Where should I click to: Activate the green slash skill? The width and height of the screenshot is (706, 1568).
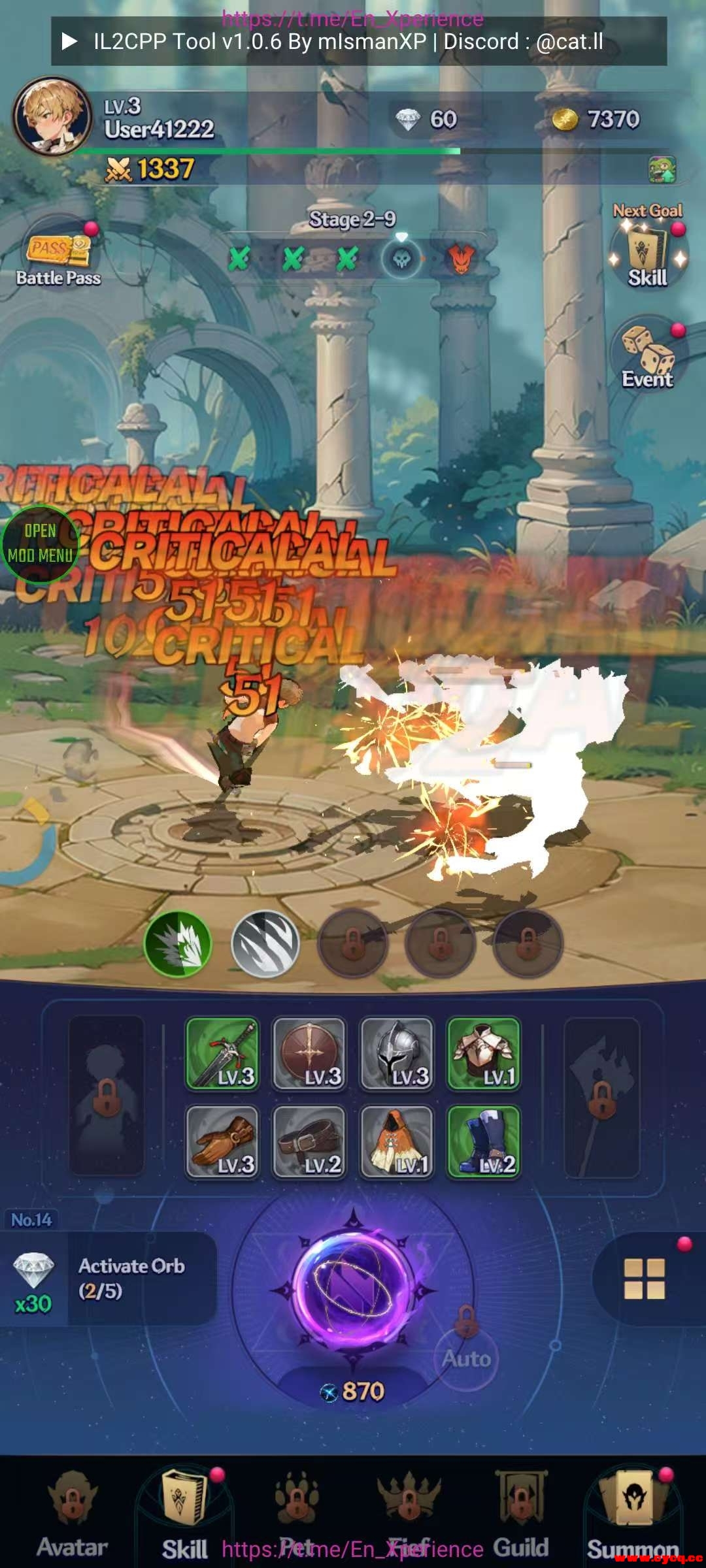coord(178,944)
